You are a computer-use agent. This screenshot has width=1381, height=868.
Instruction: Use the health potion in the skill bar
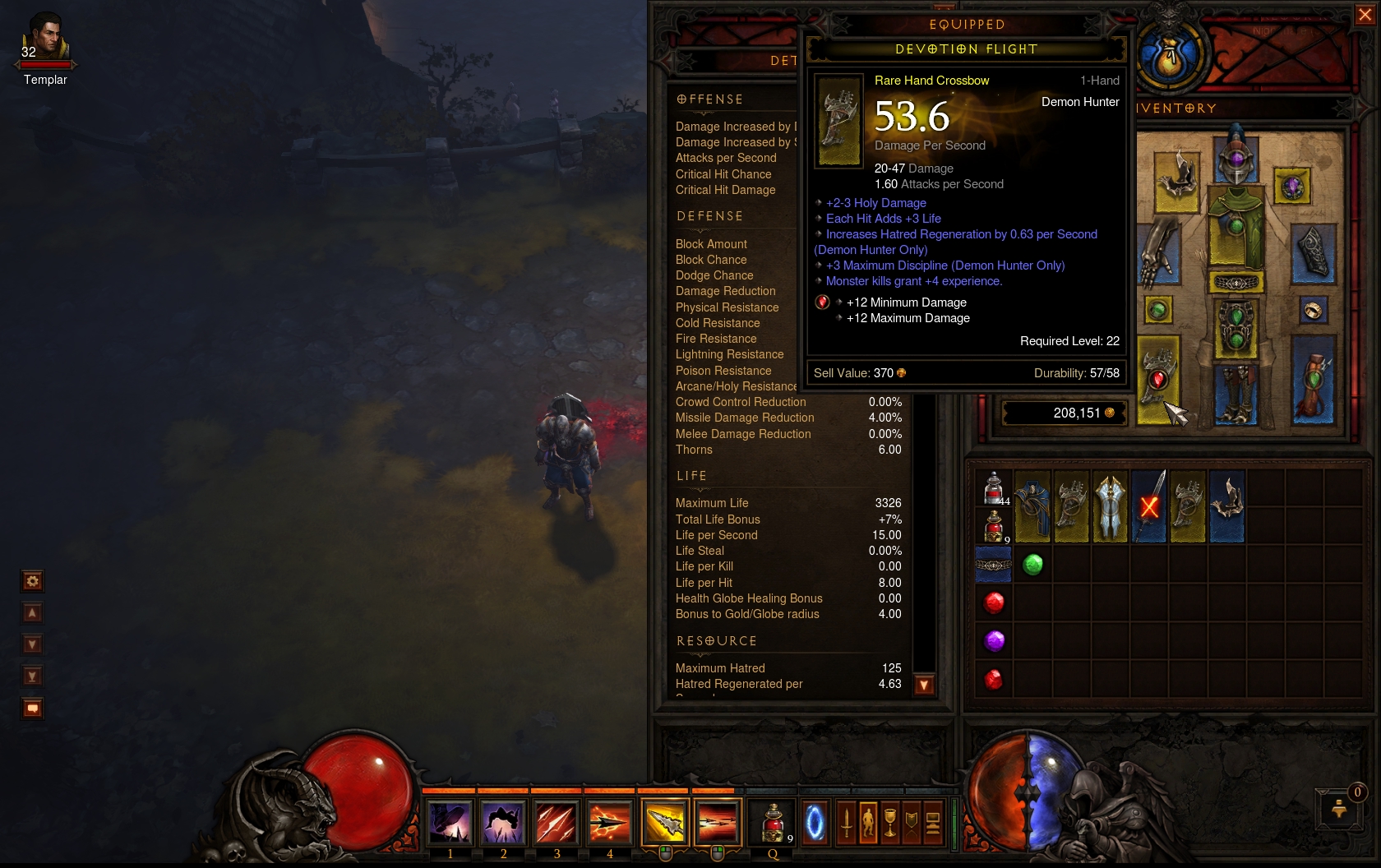pyautogui.click(x=773, y=822)
